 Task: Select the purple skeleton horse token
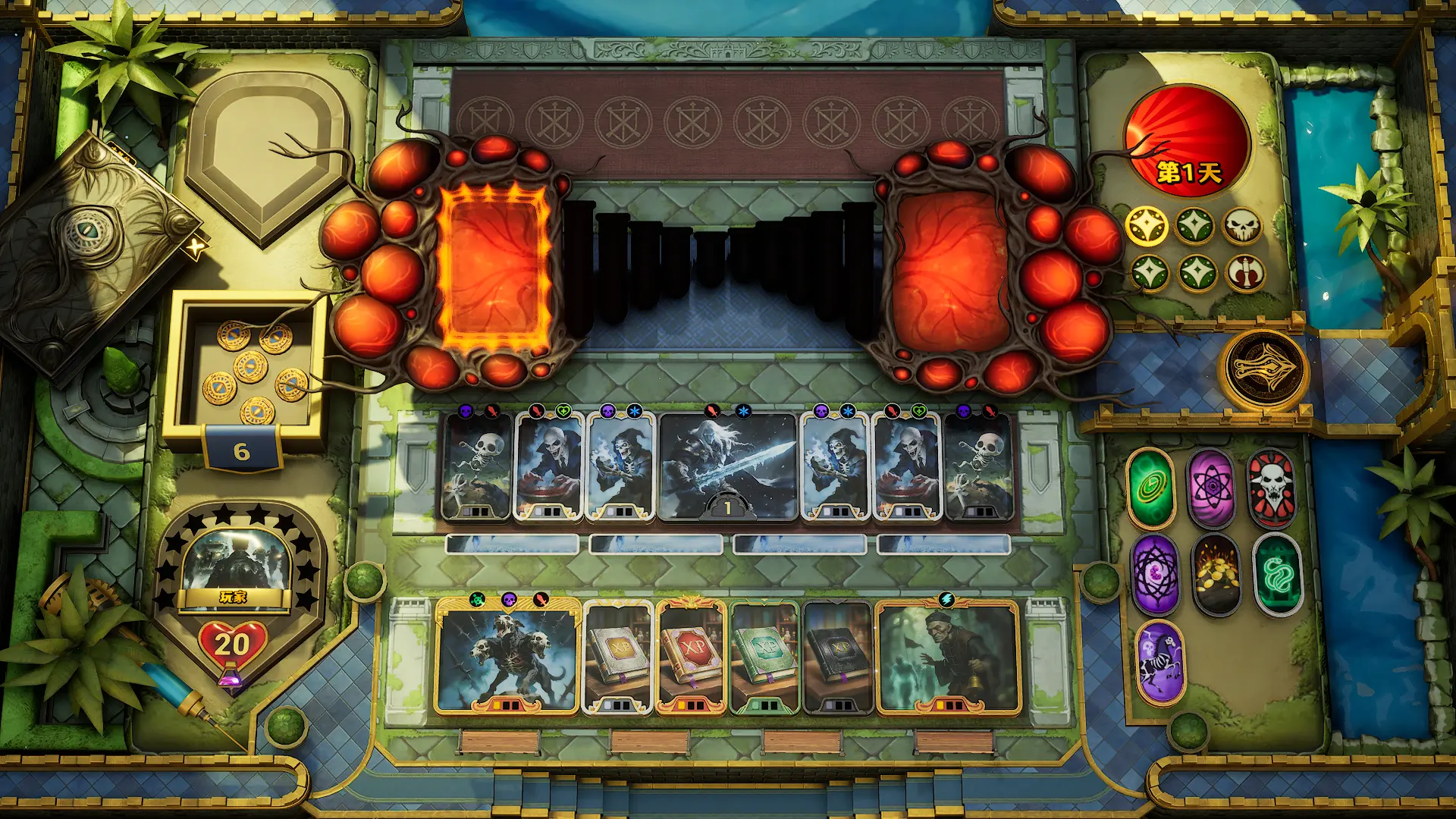[x=1159, y=661]
